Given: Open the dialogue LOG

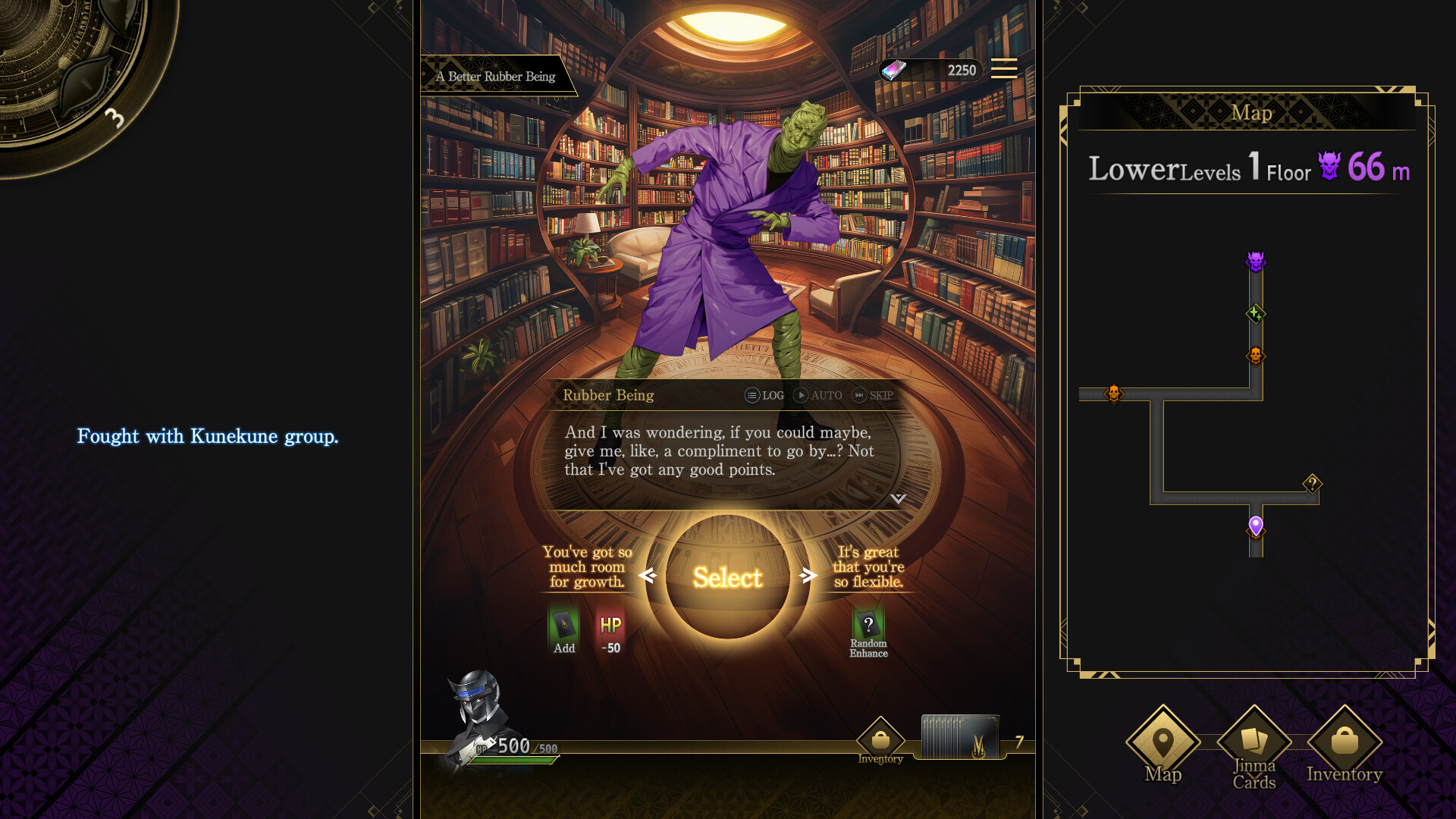Looking at the screenshot, I should click(x=764, y=395).
